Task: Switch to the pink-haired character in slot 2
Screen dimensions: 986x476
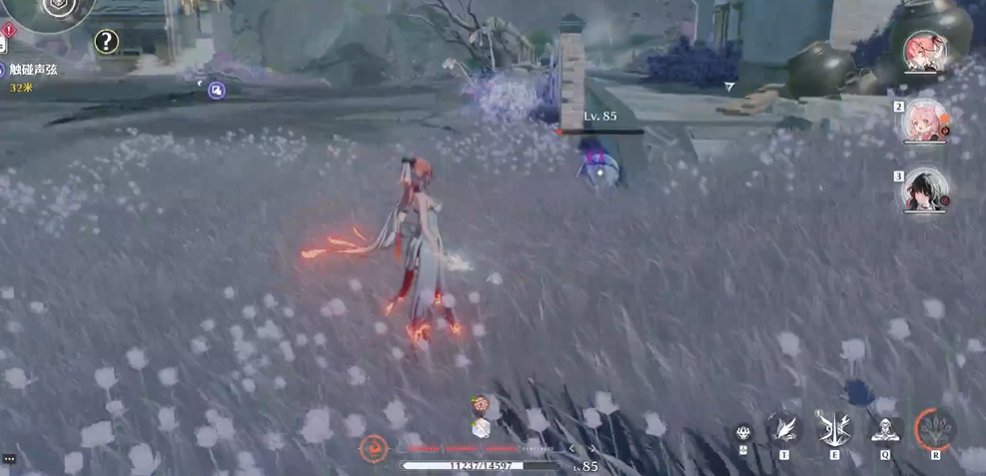Action: (x=924, y=121)
